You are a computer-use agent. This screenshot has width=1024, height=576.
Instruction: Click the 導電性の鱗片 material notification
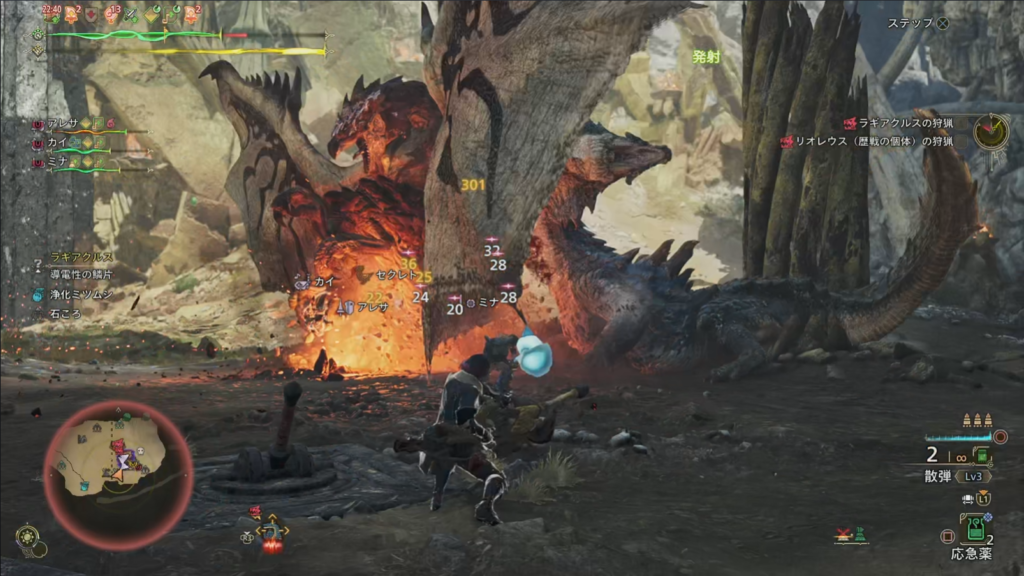(83, 276)
